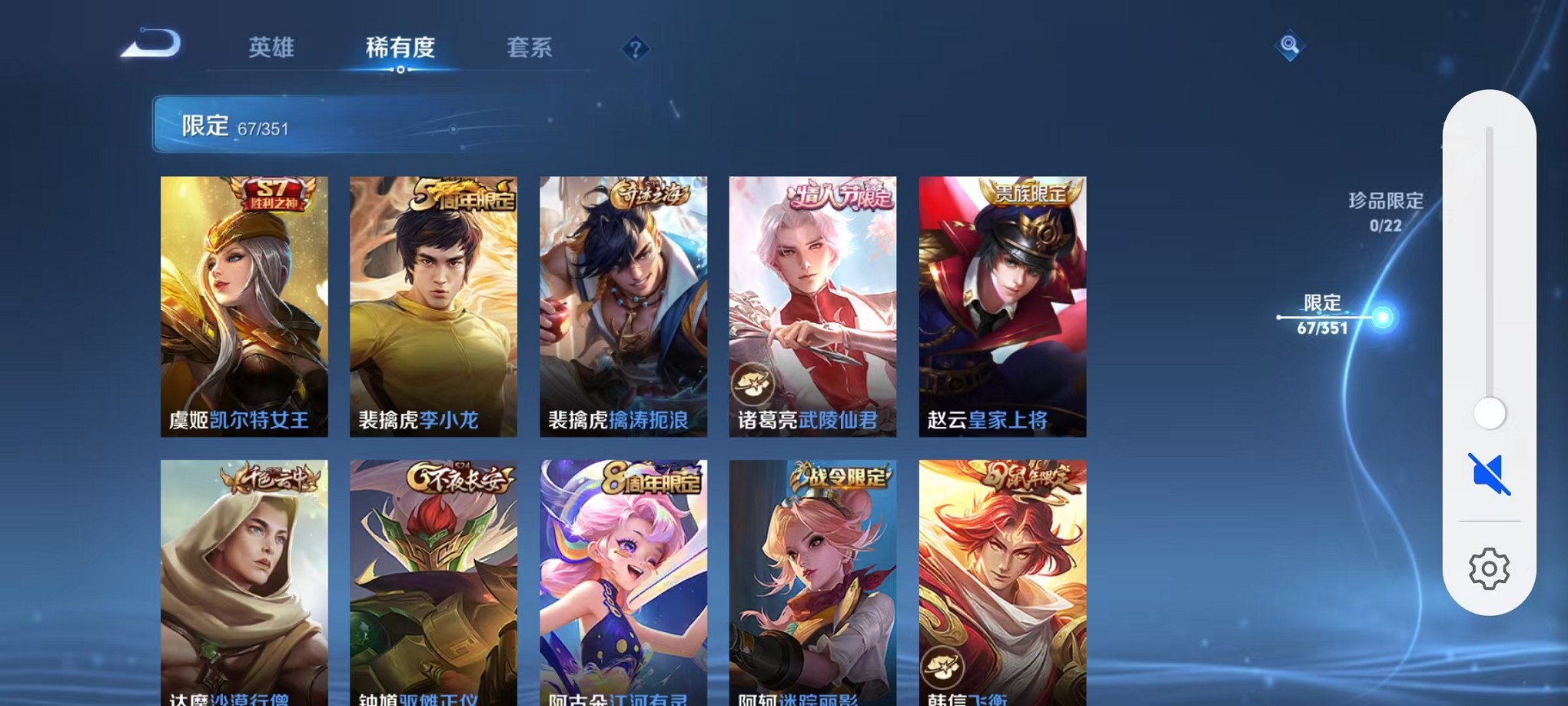Select the 稀有度 tab
This screenshot has height=706, width=1568.
tap(400, 48)
